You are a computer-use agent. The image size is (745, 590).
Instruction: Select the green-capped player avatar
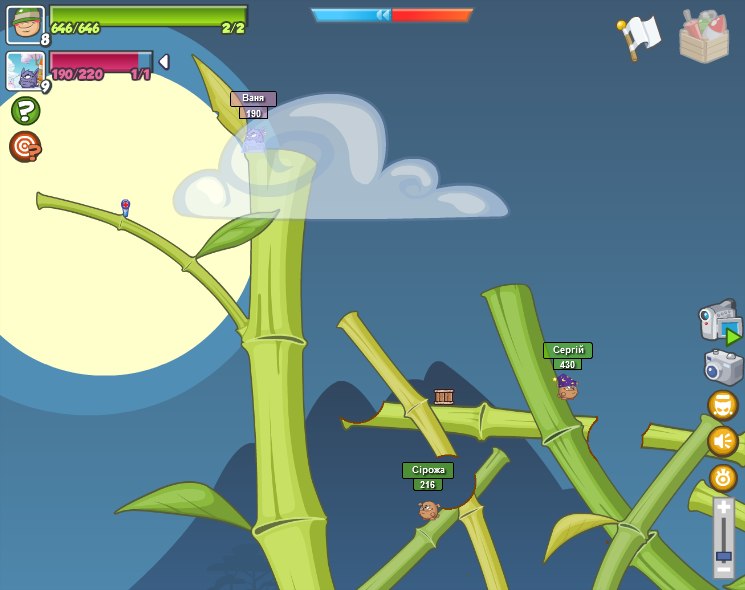(x=25, y=24)
